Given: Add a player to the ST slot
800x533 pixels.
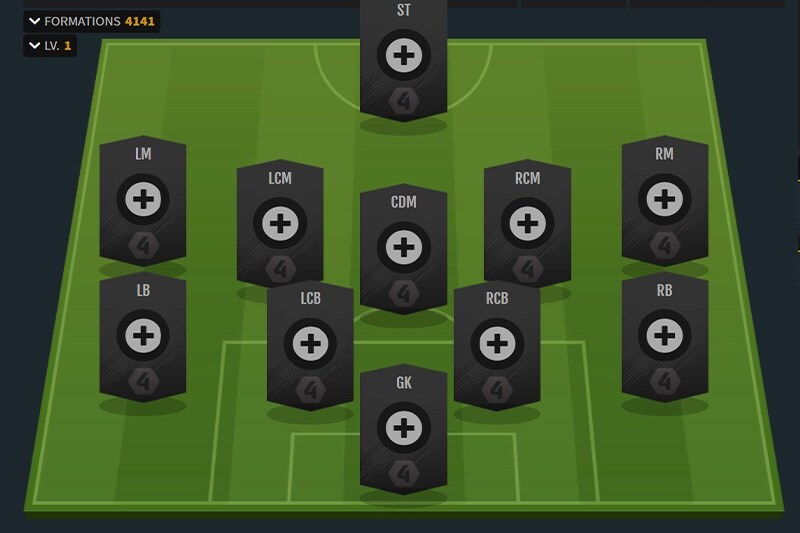Looking at the screenshot, I should [403, 56].
